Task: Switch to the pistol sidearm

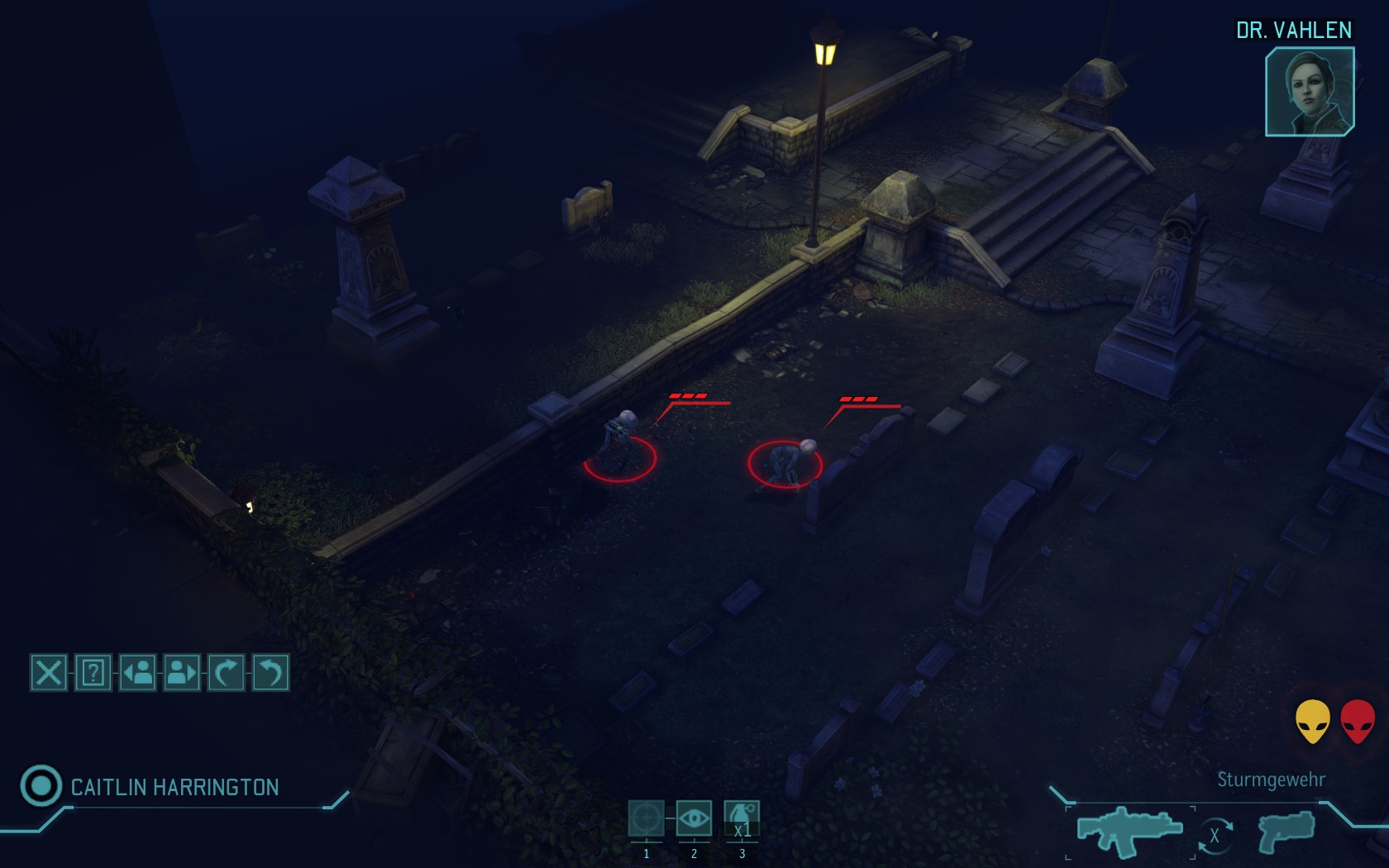Action: (x=1286, y=831)
